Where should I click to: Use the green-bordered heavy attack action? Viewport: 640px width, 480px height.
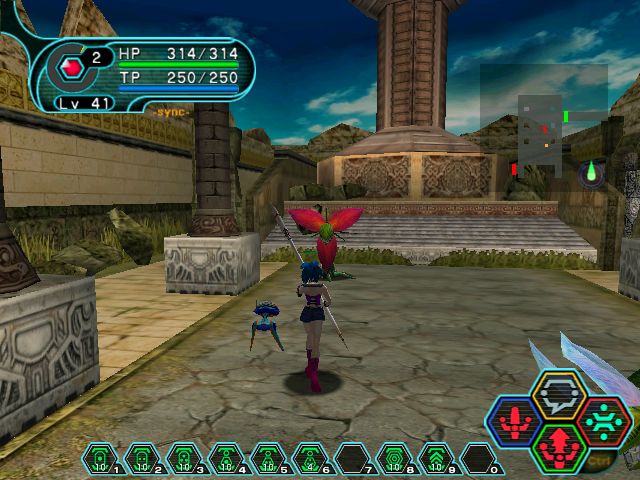(x=558, y=446)
